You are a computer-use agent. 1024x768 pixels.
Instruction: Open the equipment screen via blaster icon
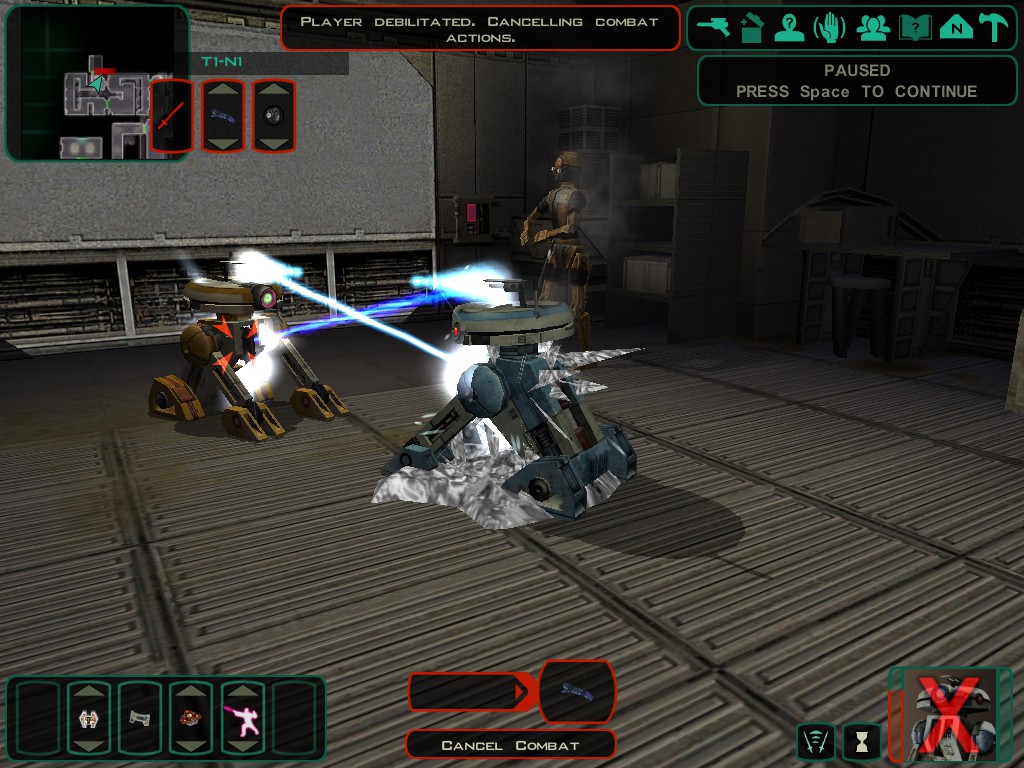click(x=713, y=27)
